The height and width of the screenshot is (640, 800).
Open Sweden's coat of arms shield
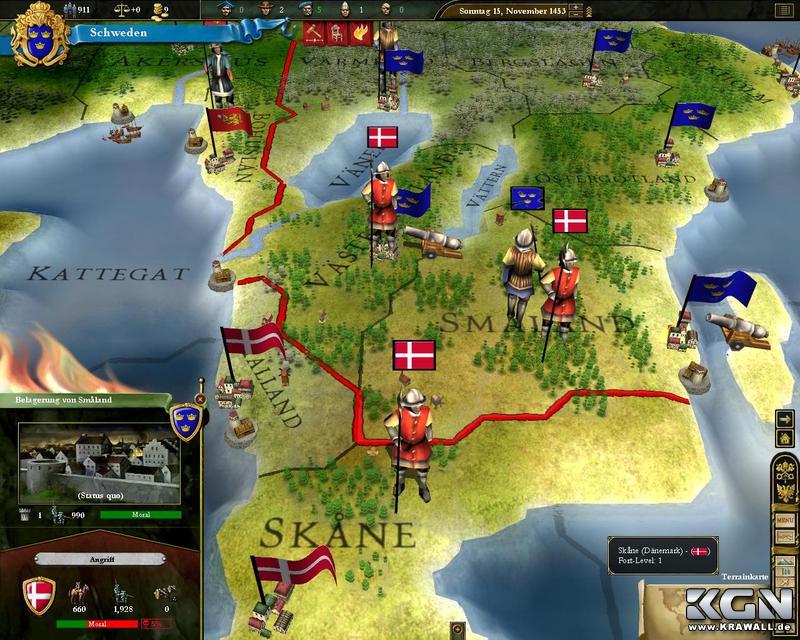pos(32,32)
